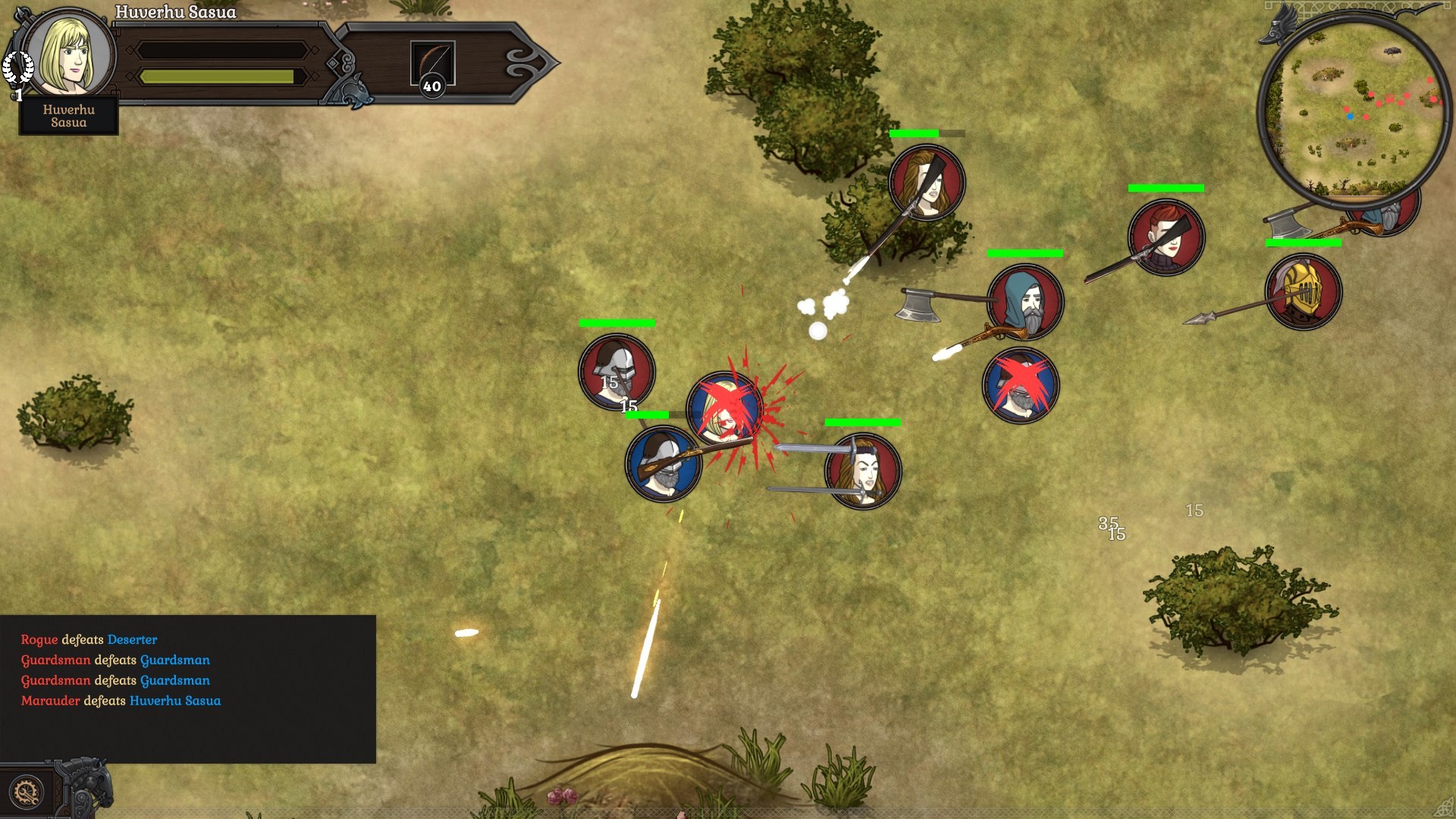Click 'Rogue defeats Deserter' in the combat log
This screenshot has width=1456, height=819.
[x=89, y=639]
